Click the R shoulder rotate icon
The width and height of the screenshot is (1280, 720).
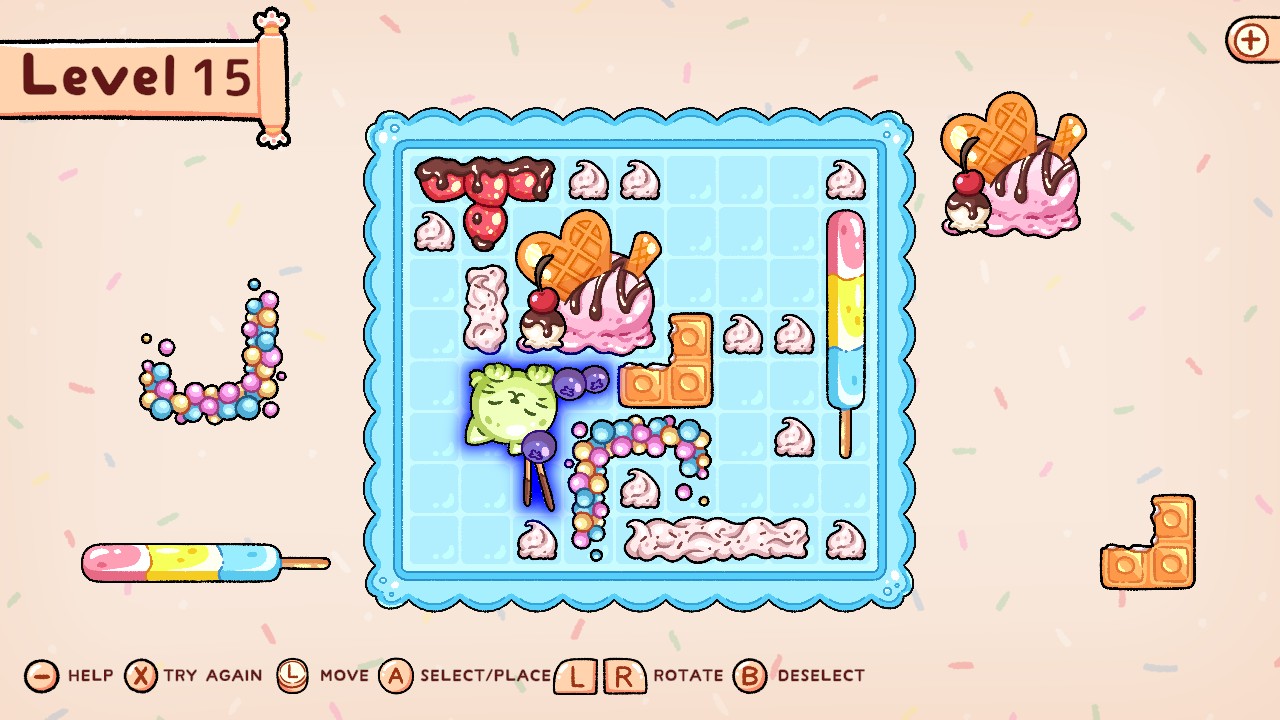pyautogui.click(x=625, y=676)
